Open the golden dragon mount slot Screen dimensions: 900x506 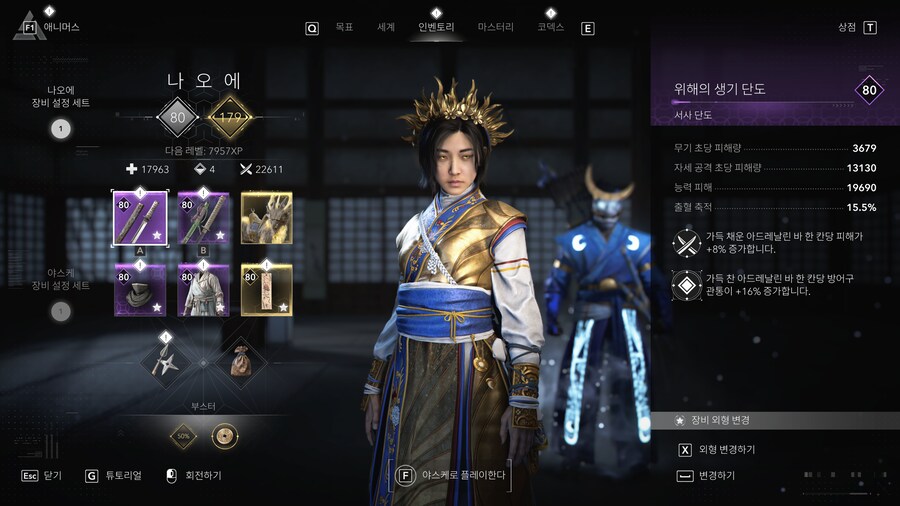(267, 218)
